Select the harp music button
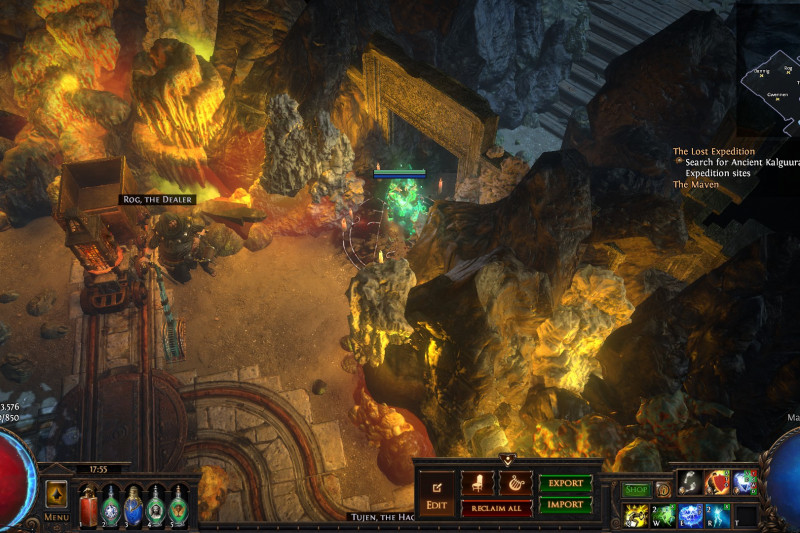The width and height of the screenshot is (800, 533). tap(515, 483)
